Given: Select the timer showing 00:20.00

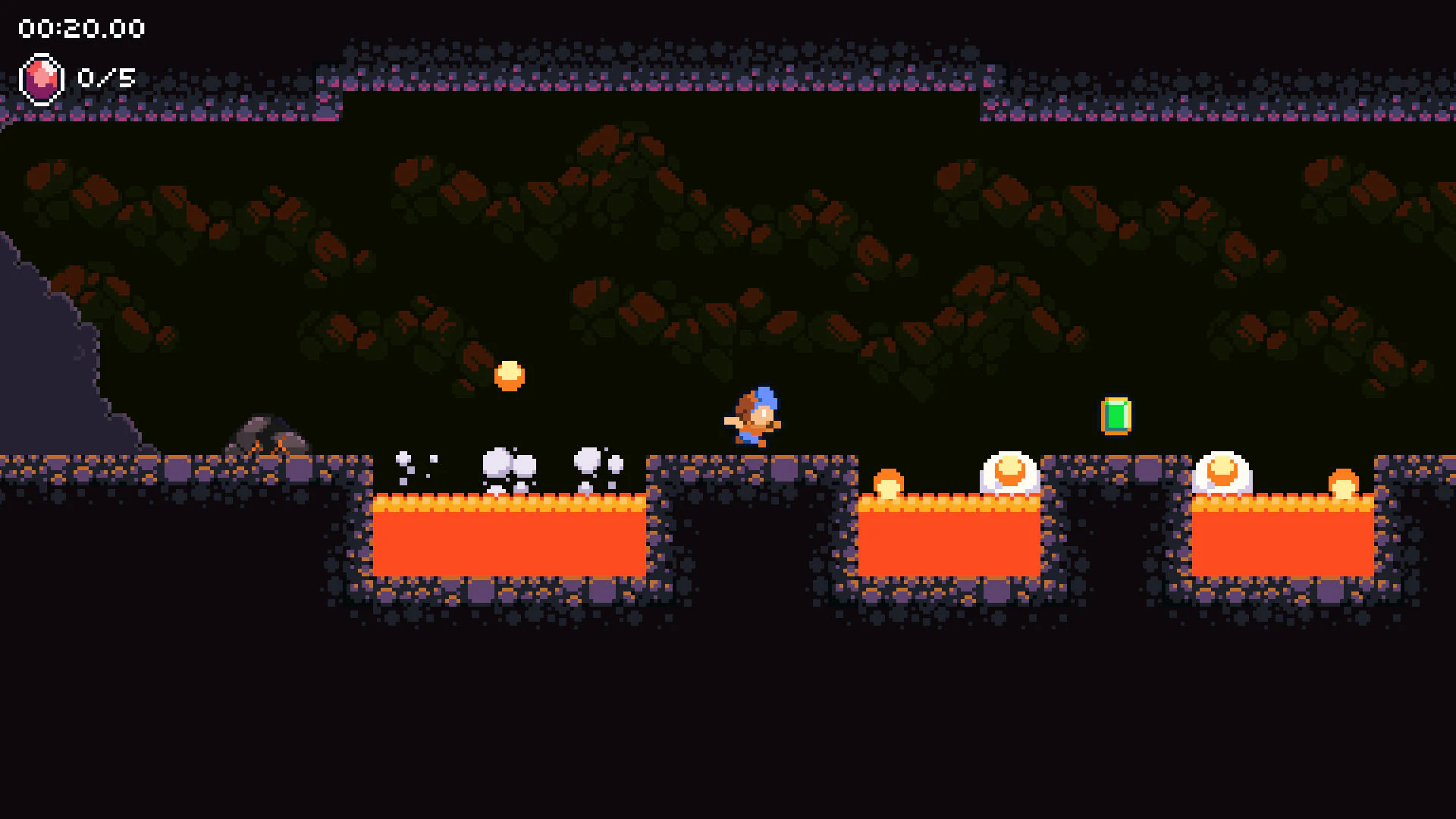Looking at the screenshot, I should [x=80, y=29].
